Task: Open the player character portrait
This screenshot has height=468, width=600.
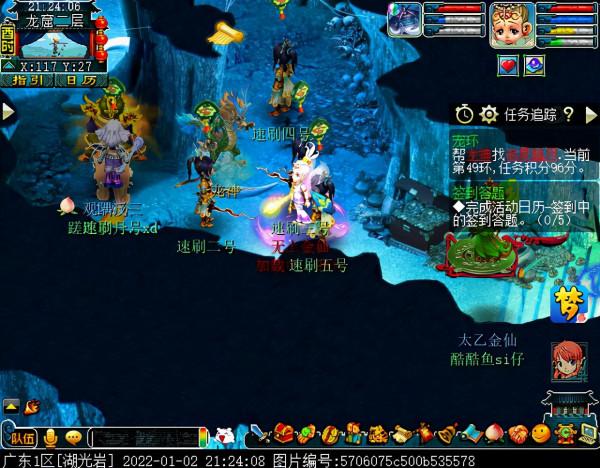Action: tap(509, 25)
